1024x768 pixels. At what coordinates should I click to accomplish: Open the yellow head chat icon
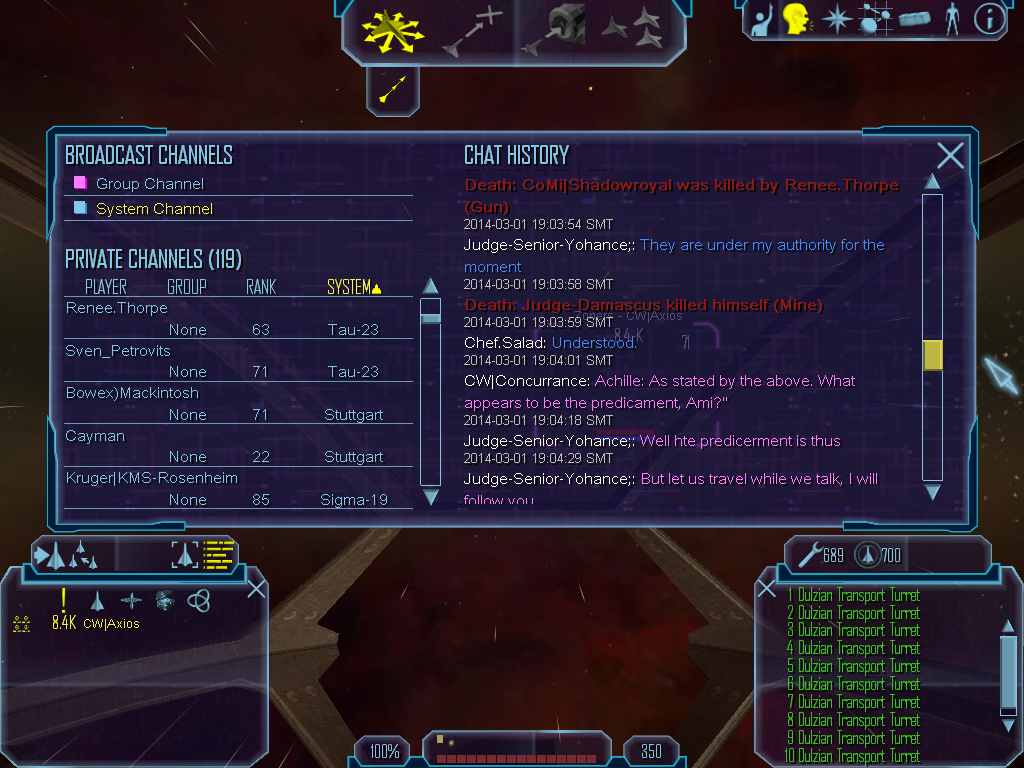(x=796, y=19)
